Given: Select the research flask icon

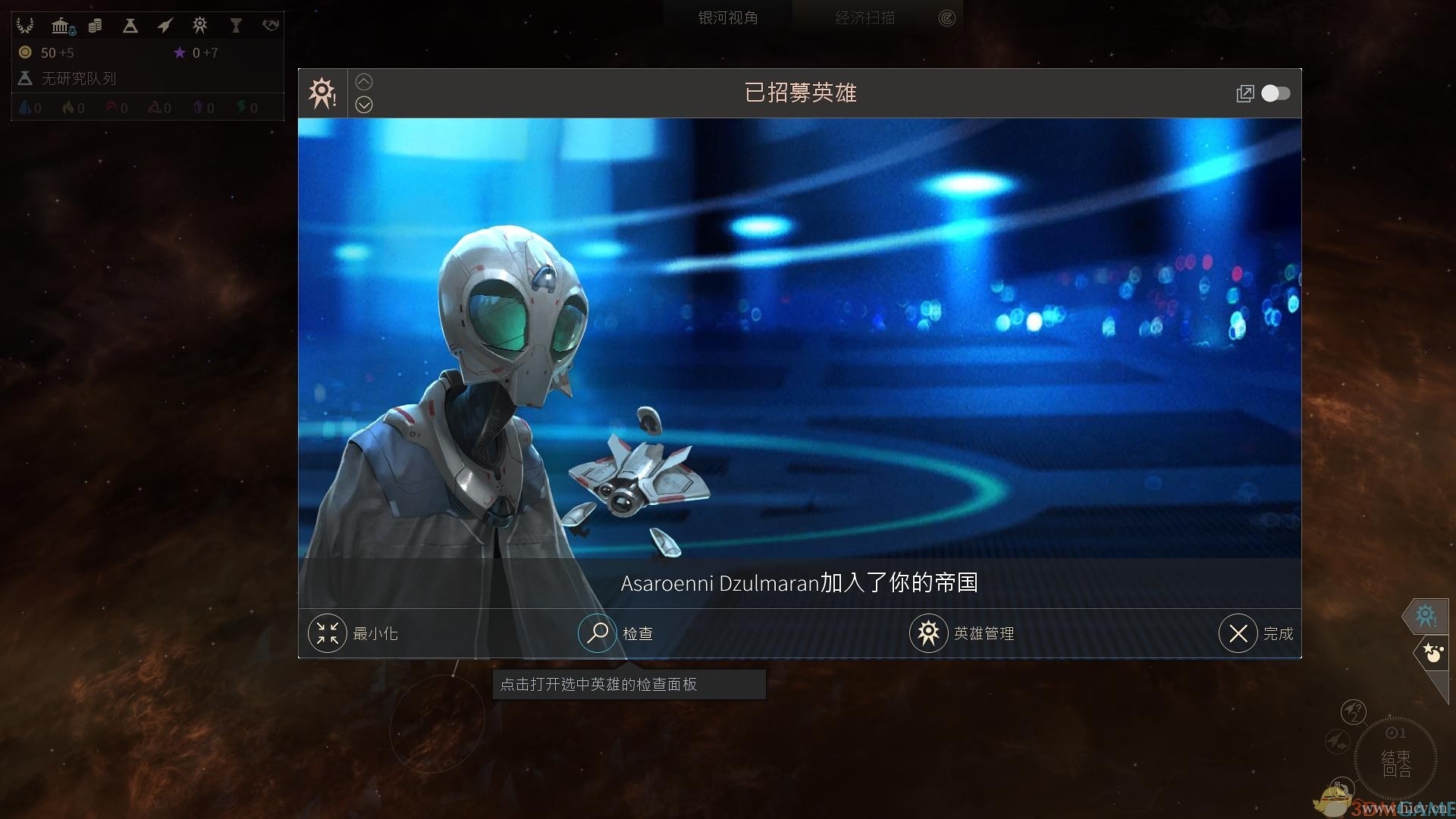Looking at the screenshot, I should tap(130, 25).
